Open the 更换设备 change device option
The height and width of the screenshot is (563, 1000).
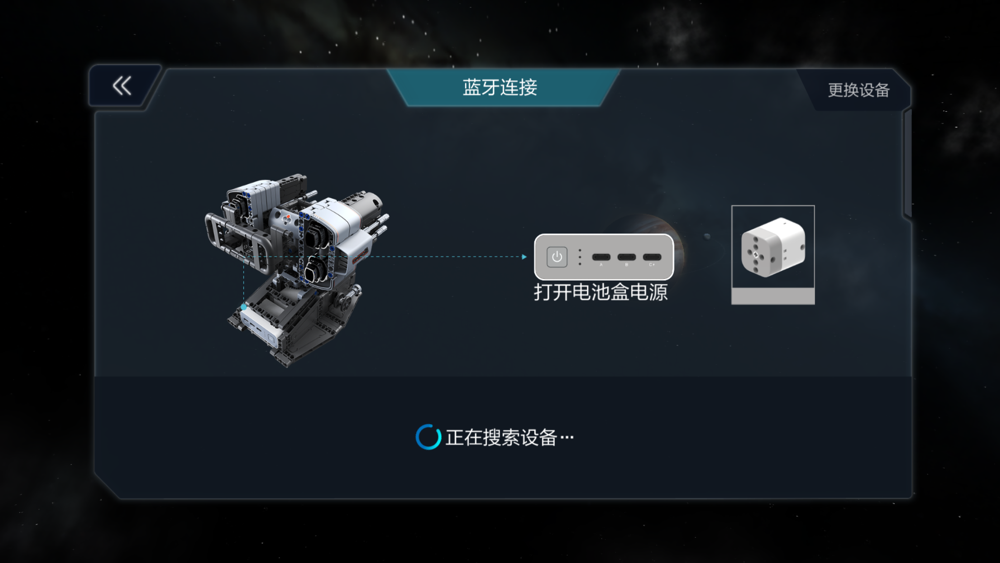858,90
